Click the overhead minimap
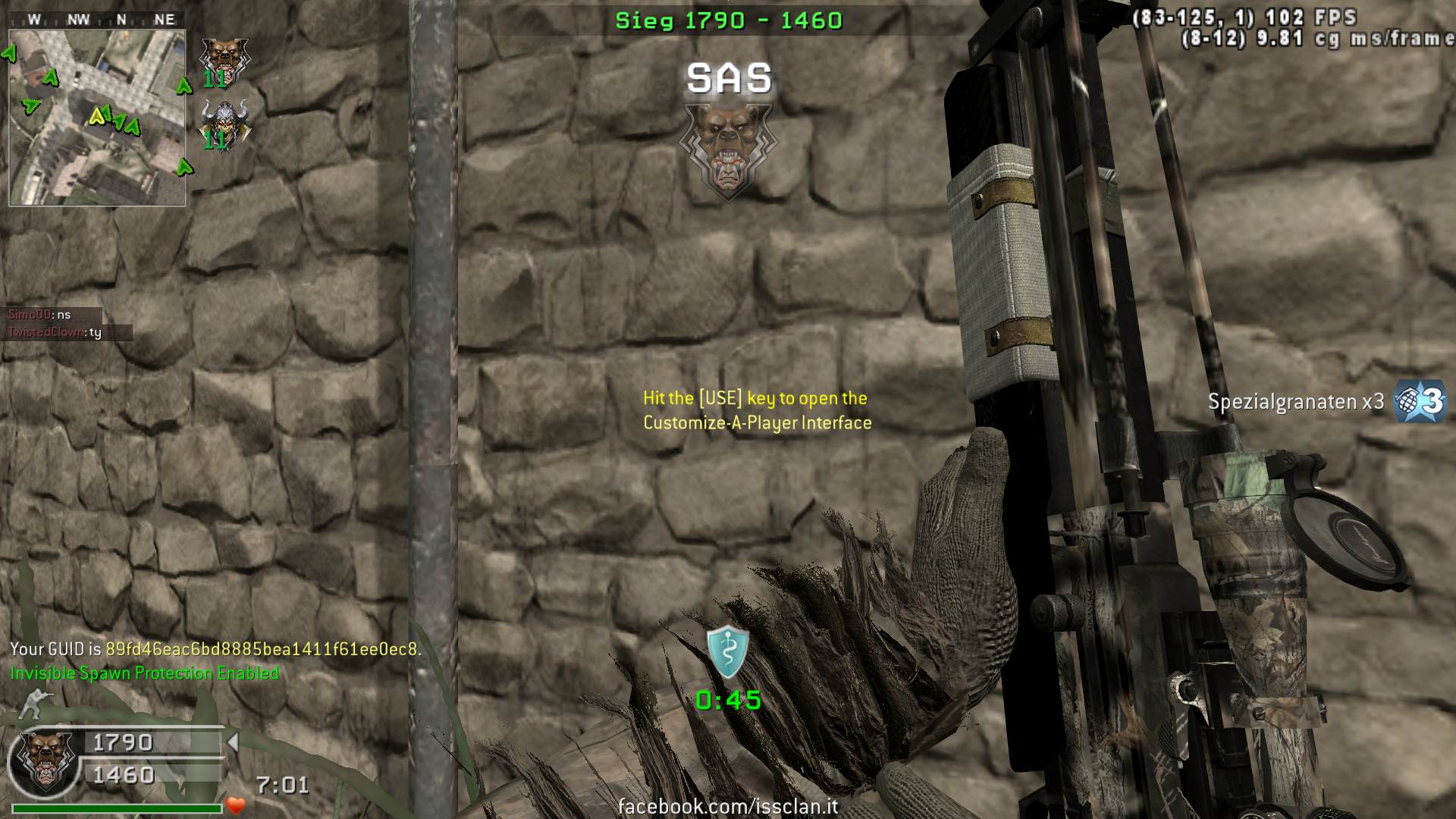The width and height of the screenshot is (1456, 819). tap(97, 118)
